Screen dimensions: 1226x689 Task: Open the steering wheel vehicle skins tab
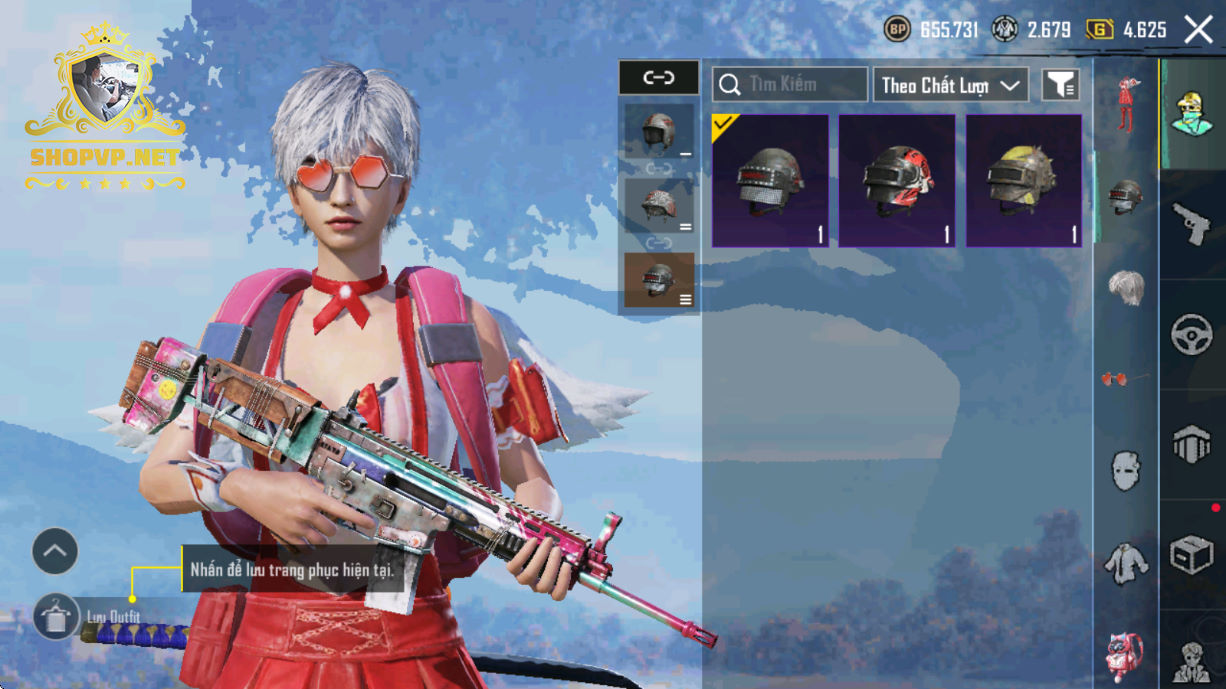coord(1192,335)
